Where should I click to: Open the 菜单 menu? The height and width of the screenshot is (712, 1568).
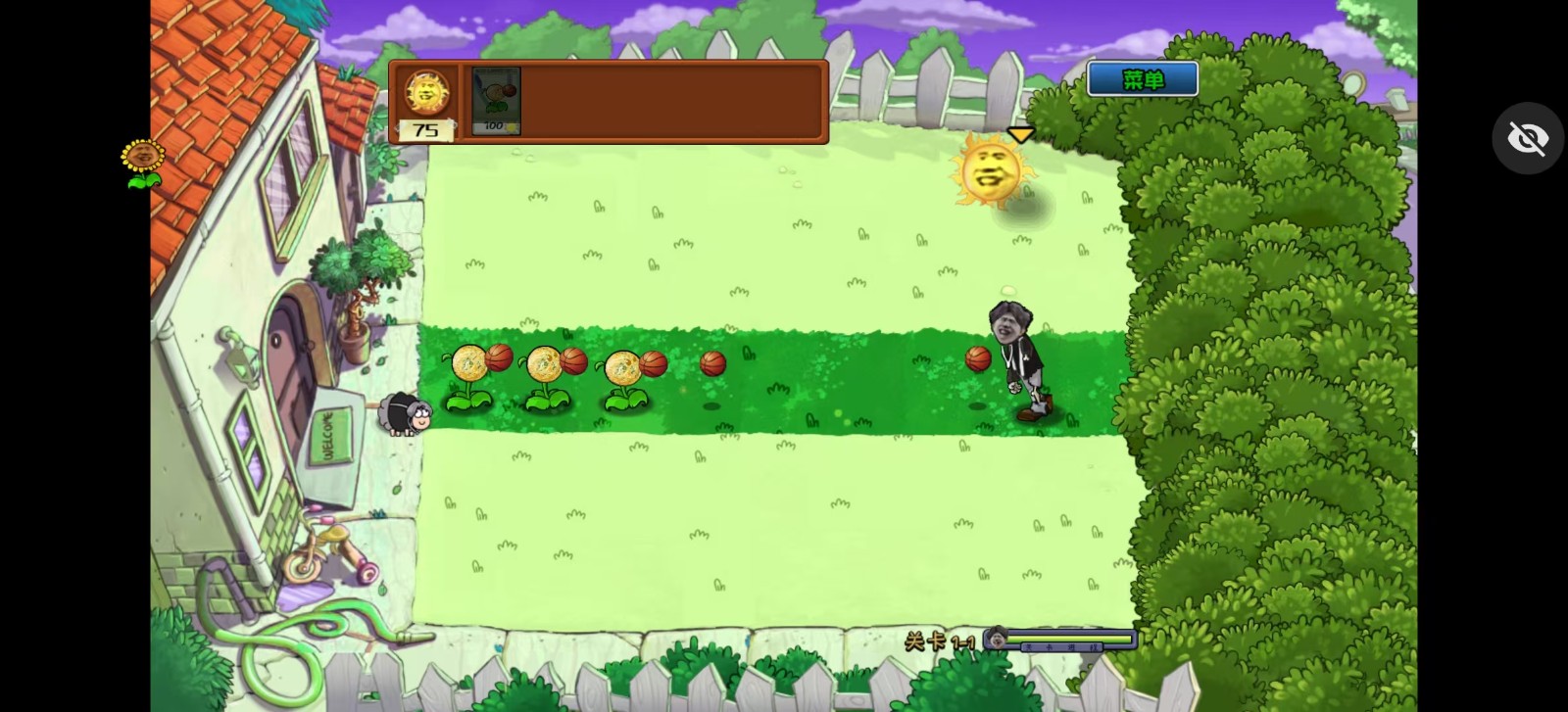[x=1142, y=78]
